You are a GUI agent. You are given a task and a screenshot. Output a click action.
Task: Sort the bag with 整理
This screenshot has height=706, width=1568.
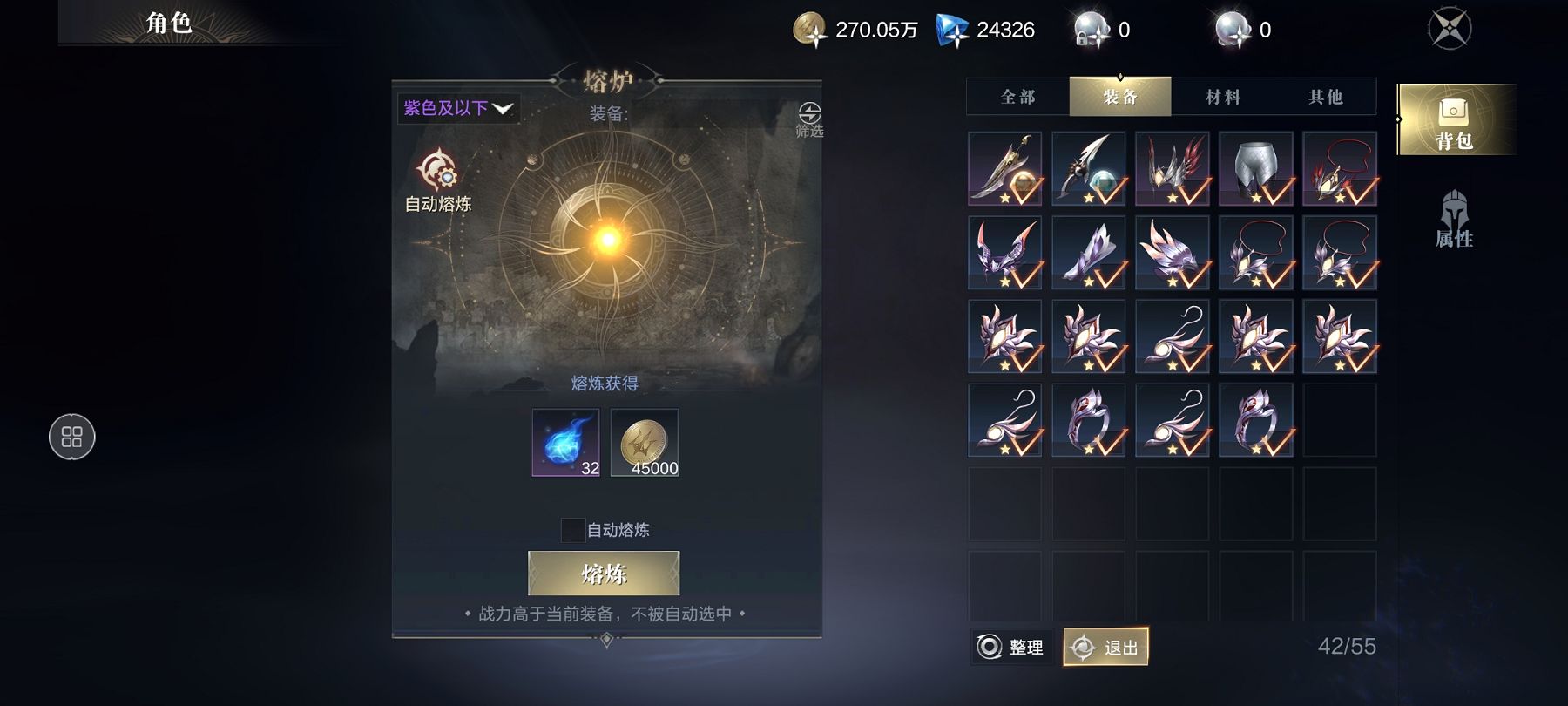1011,647
